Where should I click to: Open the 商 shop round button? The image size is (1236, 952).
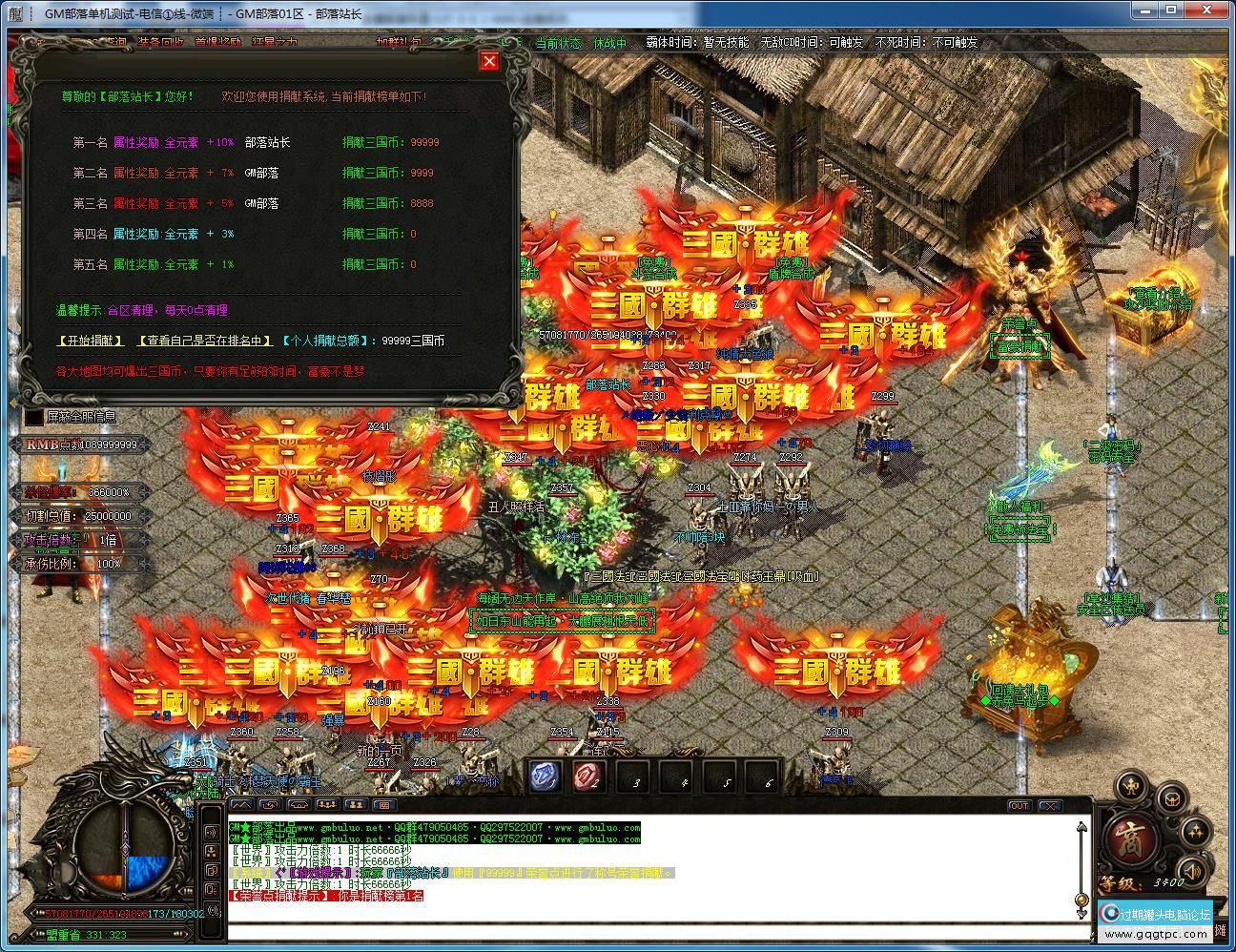[1131, 838]
